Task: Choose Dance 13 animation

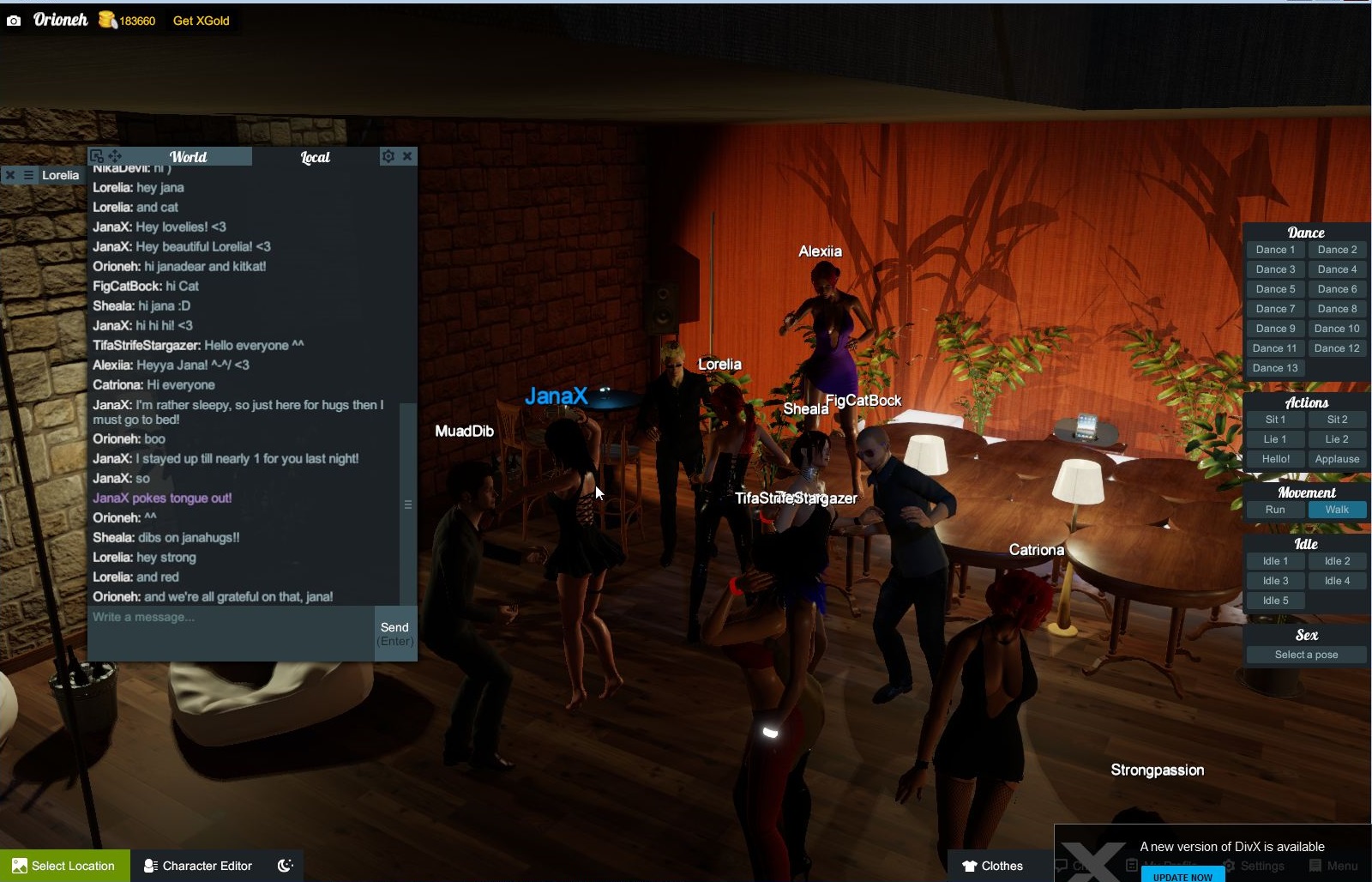Action: pos(1275,368)
